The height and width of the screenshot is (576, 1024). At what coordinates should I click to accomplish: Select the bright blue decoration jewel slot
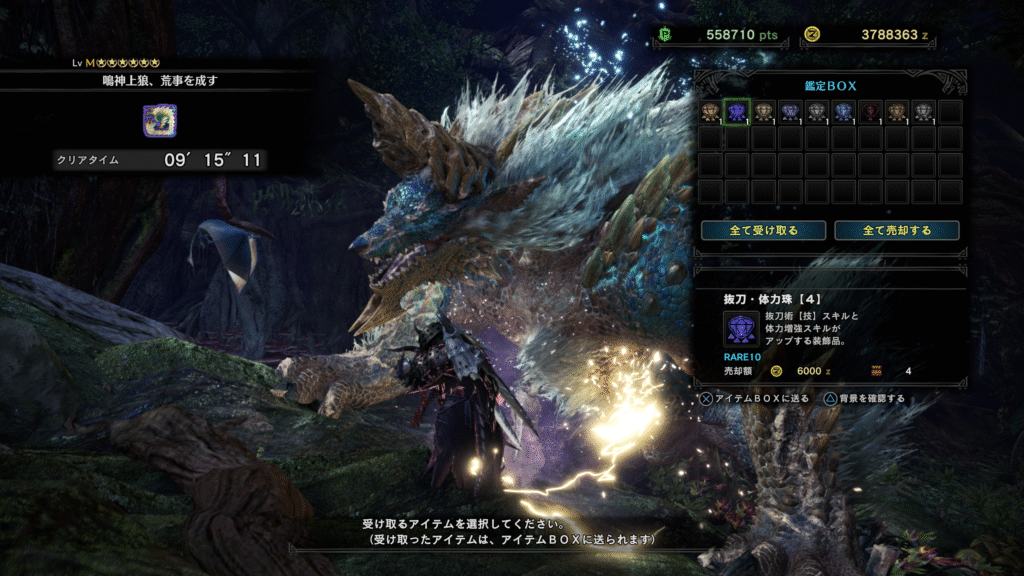pyautogui.click(x=843, y=112)
